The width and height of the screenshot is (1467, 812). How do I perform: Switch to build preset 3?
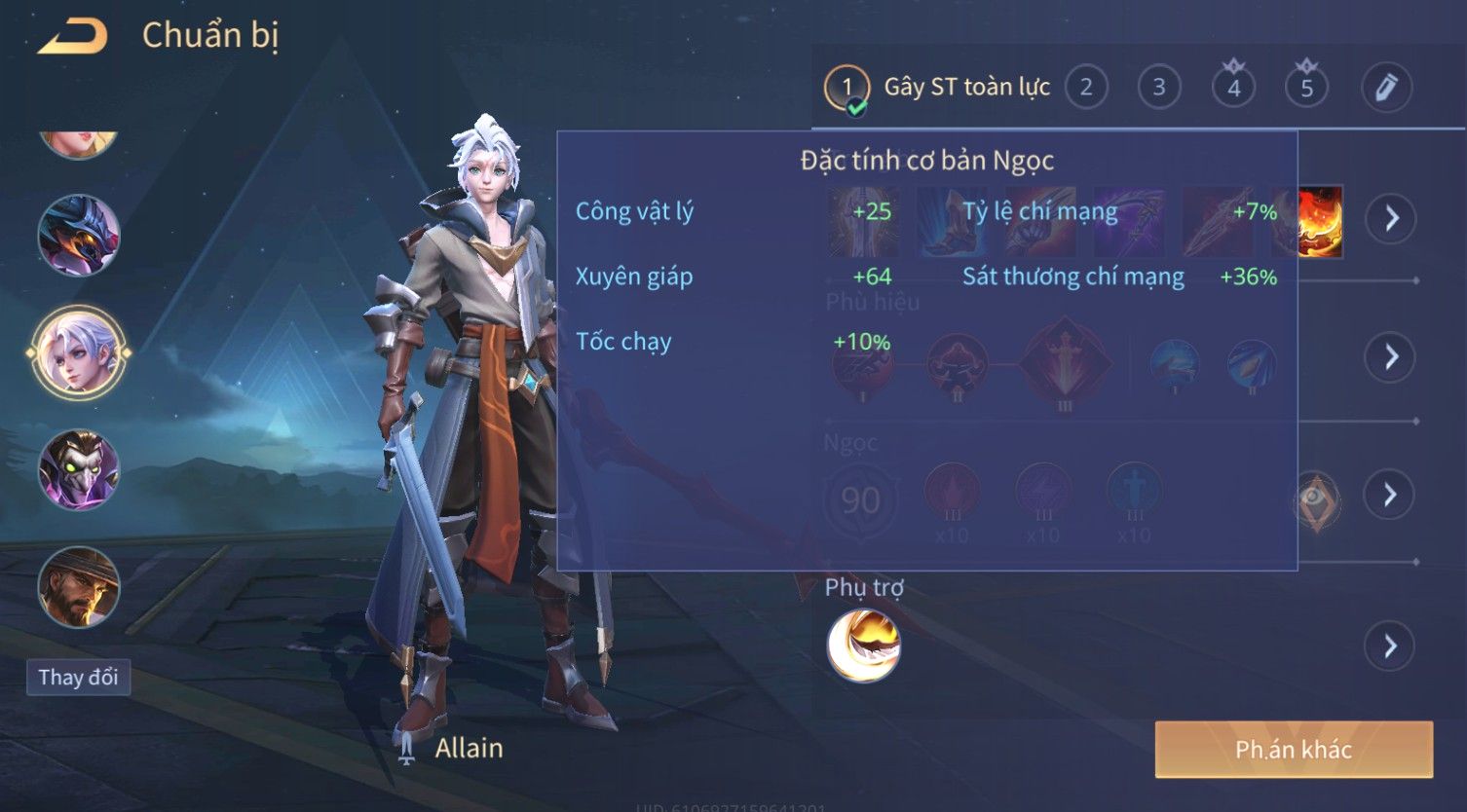[1158, 88]
